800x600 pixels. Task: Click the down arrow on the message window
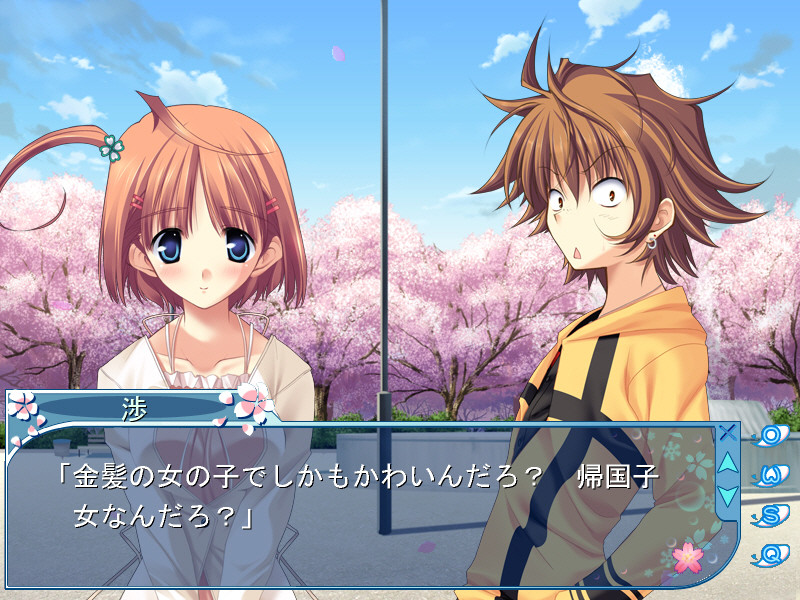tap(728, 494)
